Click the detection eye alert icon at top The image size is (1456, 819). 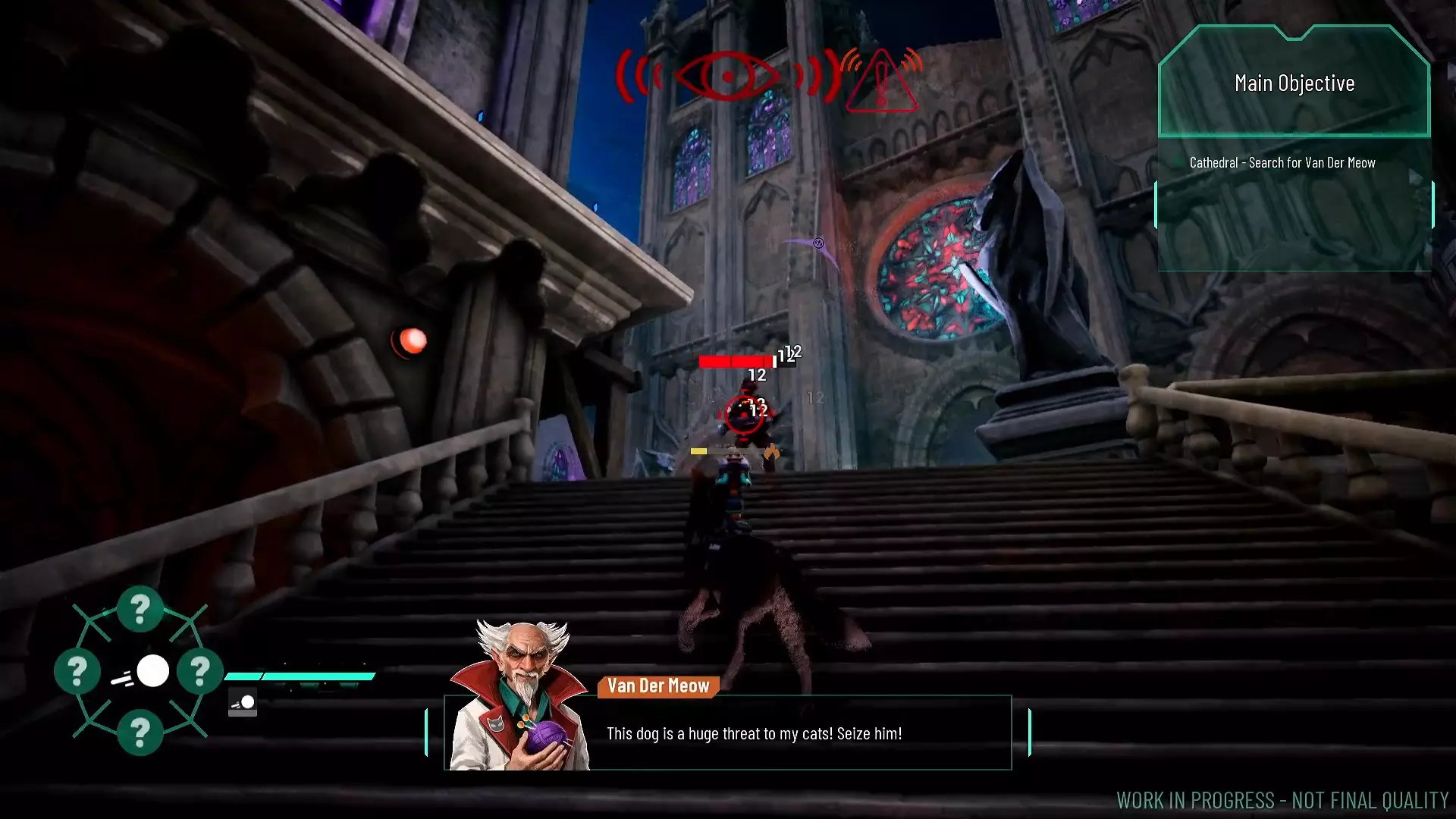tap(730, 76)
